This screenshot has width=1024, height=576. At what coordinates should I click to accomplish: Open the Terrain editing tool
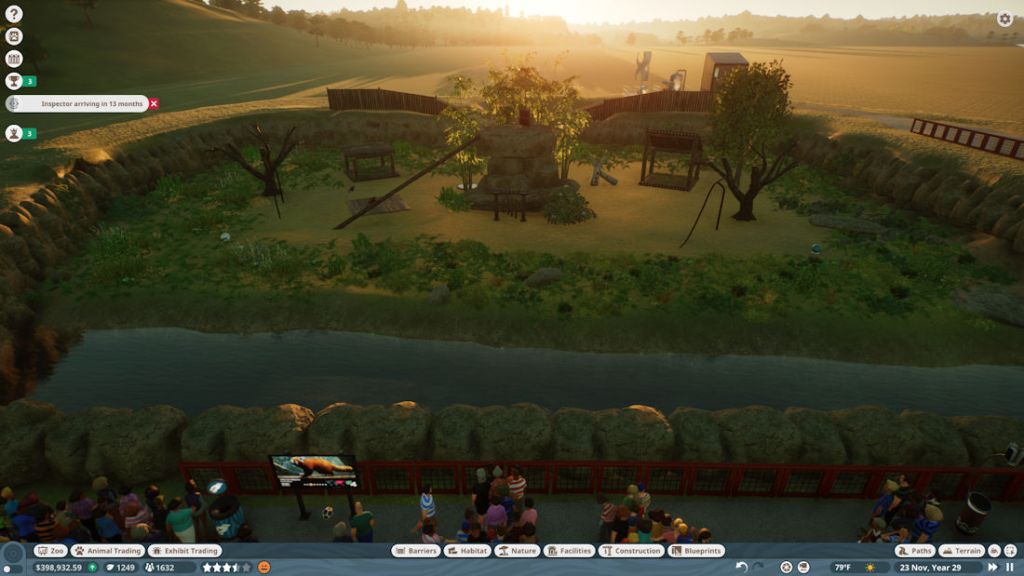pyautogui.click(x=961, y=551)
